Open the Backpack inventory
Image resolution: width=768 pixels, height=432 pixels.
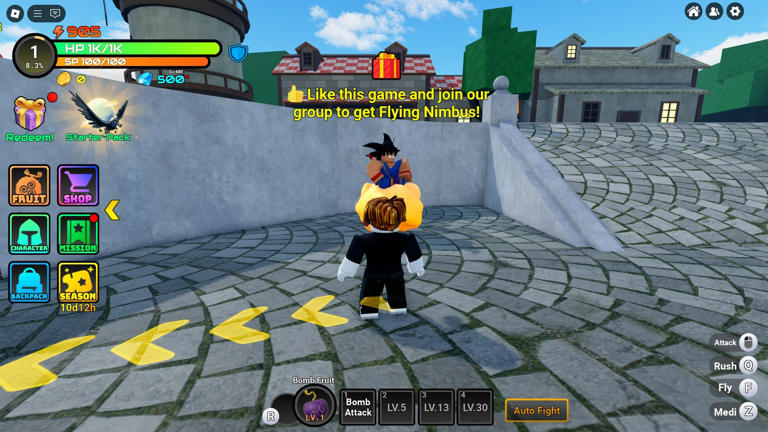point(29,282)
